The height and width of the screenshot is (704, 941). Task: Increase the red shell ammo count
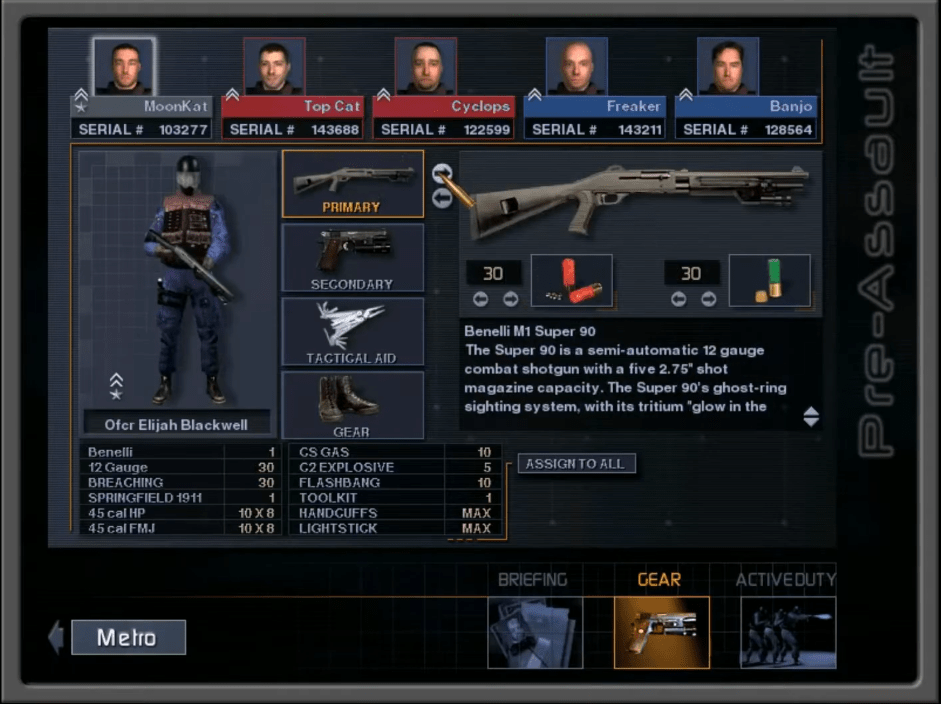click(511, 299)
